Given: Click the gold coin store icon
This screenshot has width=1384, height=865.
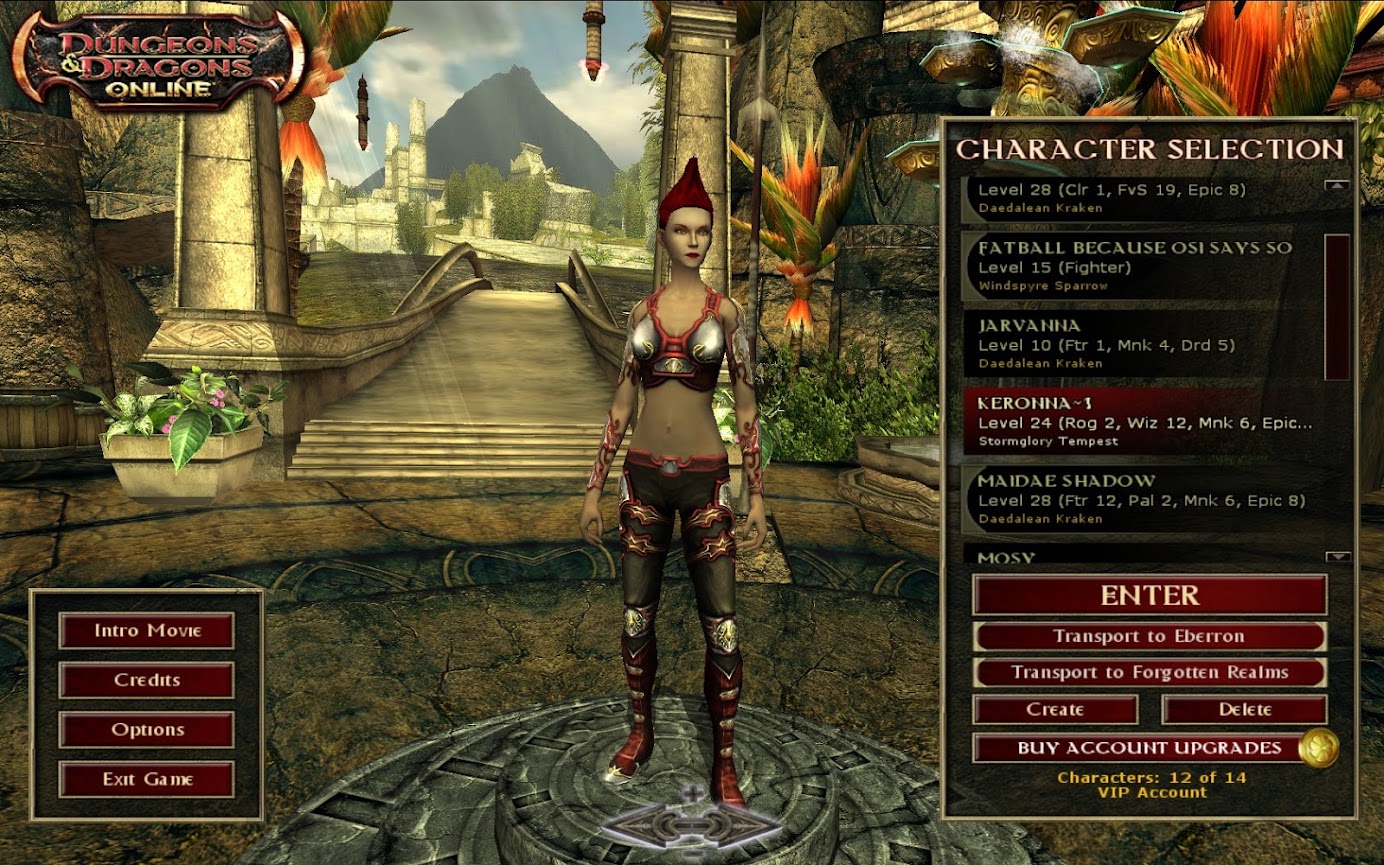Looking at the screenshot, I should pyautogui.click(x=1318, y=748).
